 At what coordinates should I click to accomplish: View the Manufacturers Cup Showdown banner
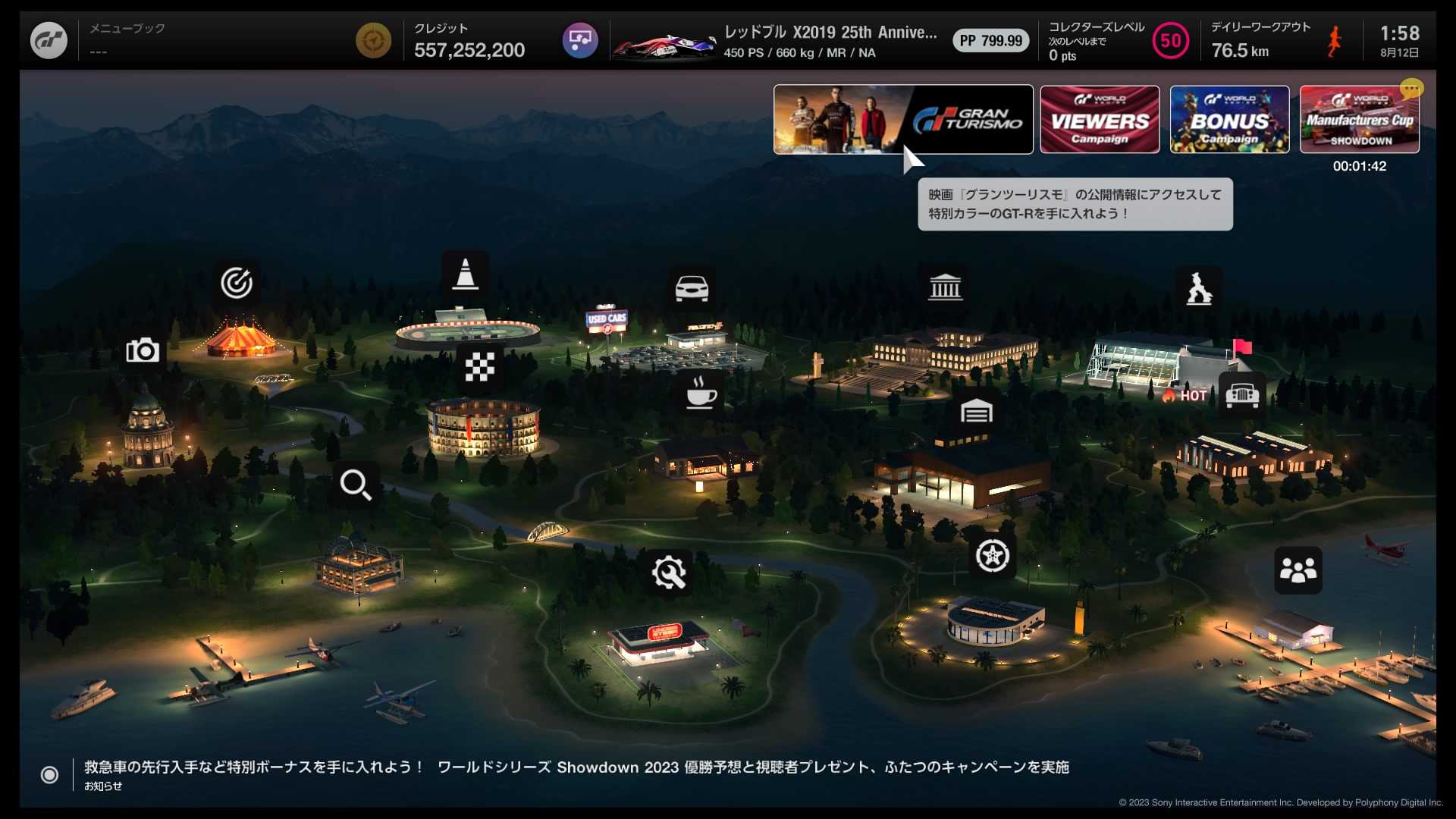1359,120
